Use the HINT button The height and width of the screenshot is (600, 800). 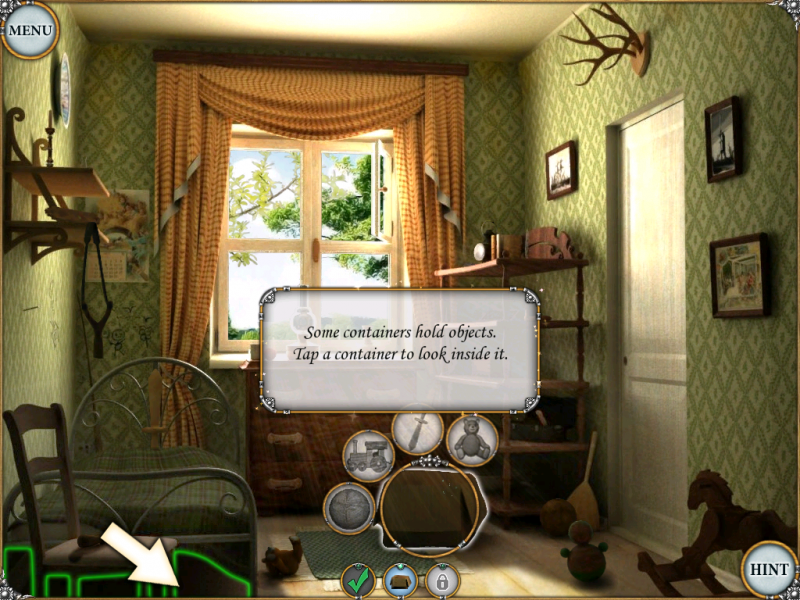click(770, 570)
